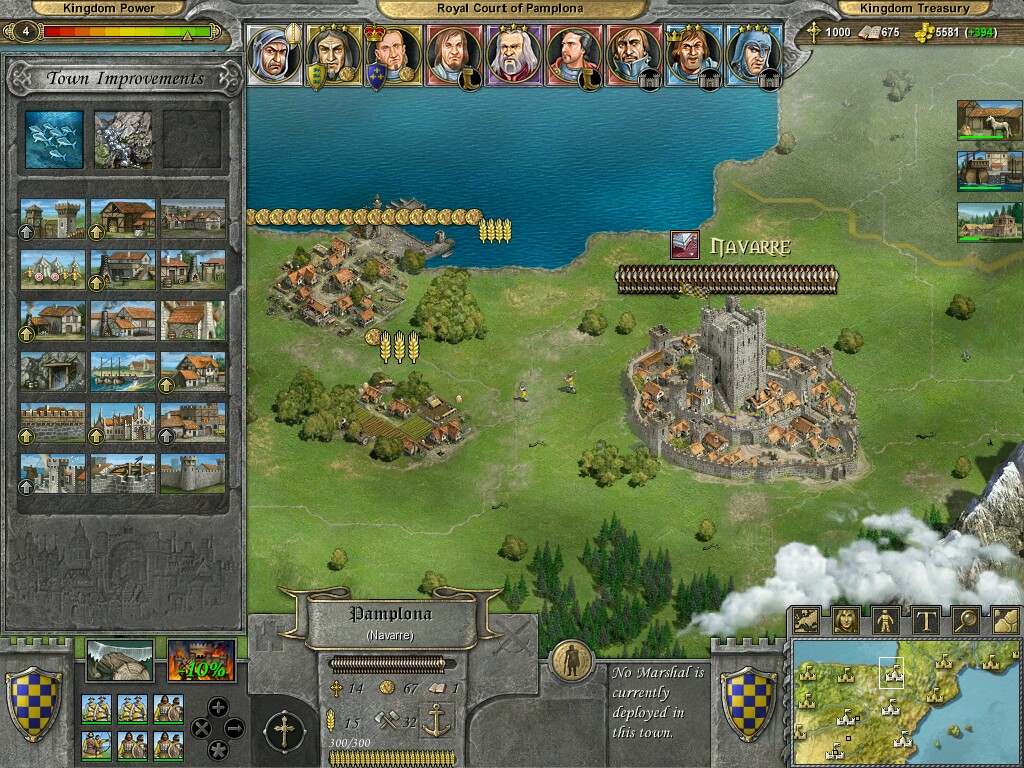Select the blue chainmail knight portrait
This screenshot has height=768, width=1024.
pyautogui.click(x=753, y=56)
